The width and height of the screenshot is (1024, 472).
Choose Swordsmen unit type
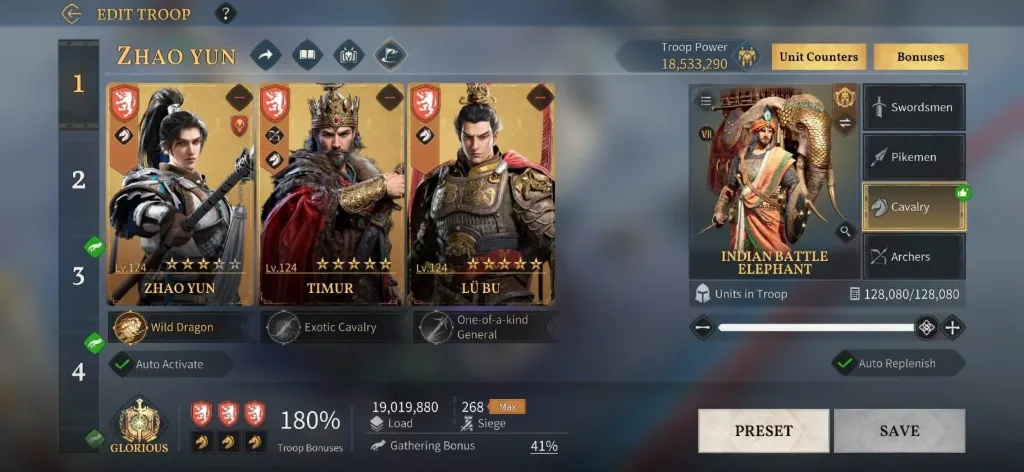coord(913,108)
